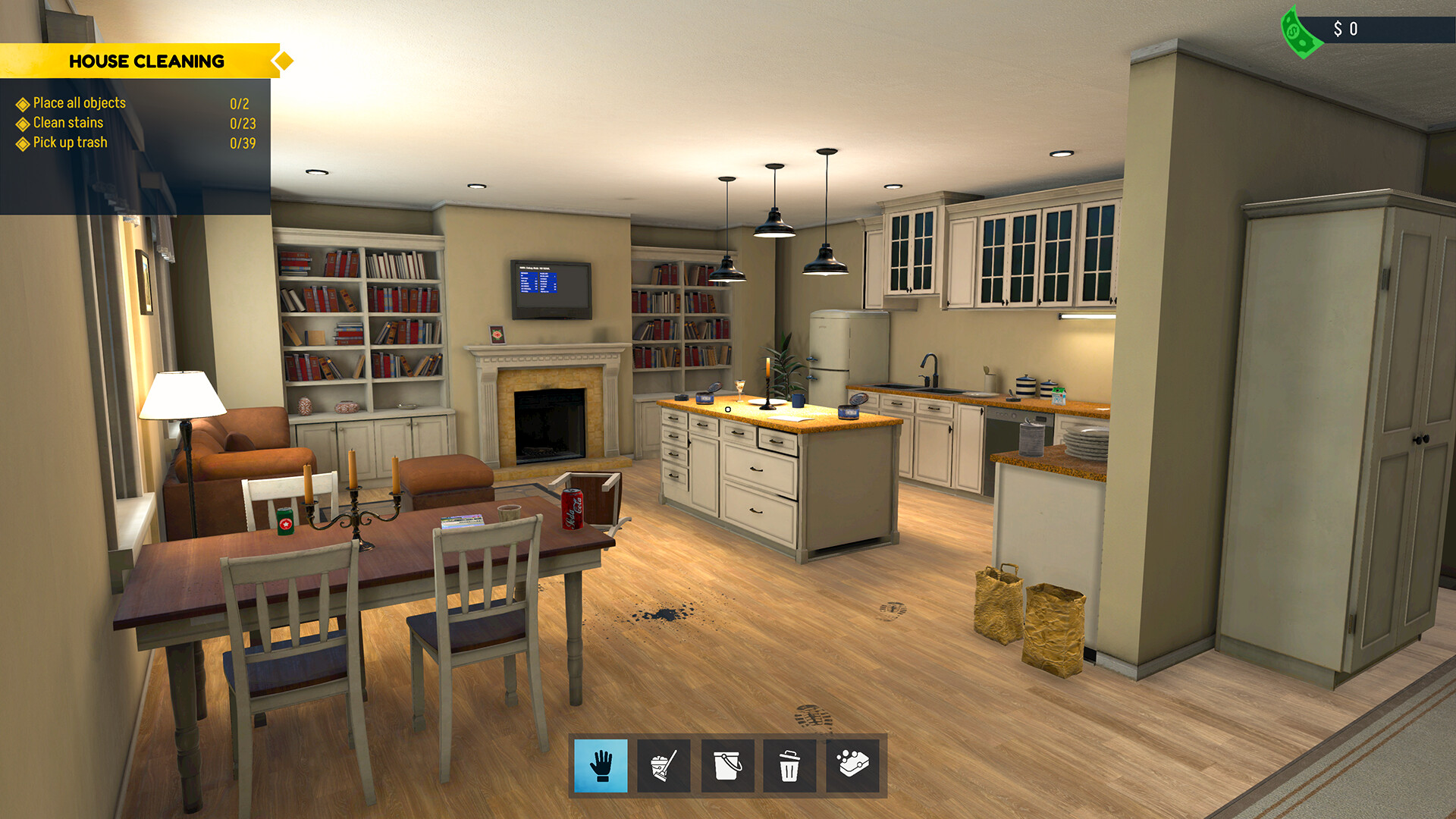The height and width of the screenshot is (819, 1456).
Task: Click the Clean stains objective text
Action: tap(67, 122)
